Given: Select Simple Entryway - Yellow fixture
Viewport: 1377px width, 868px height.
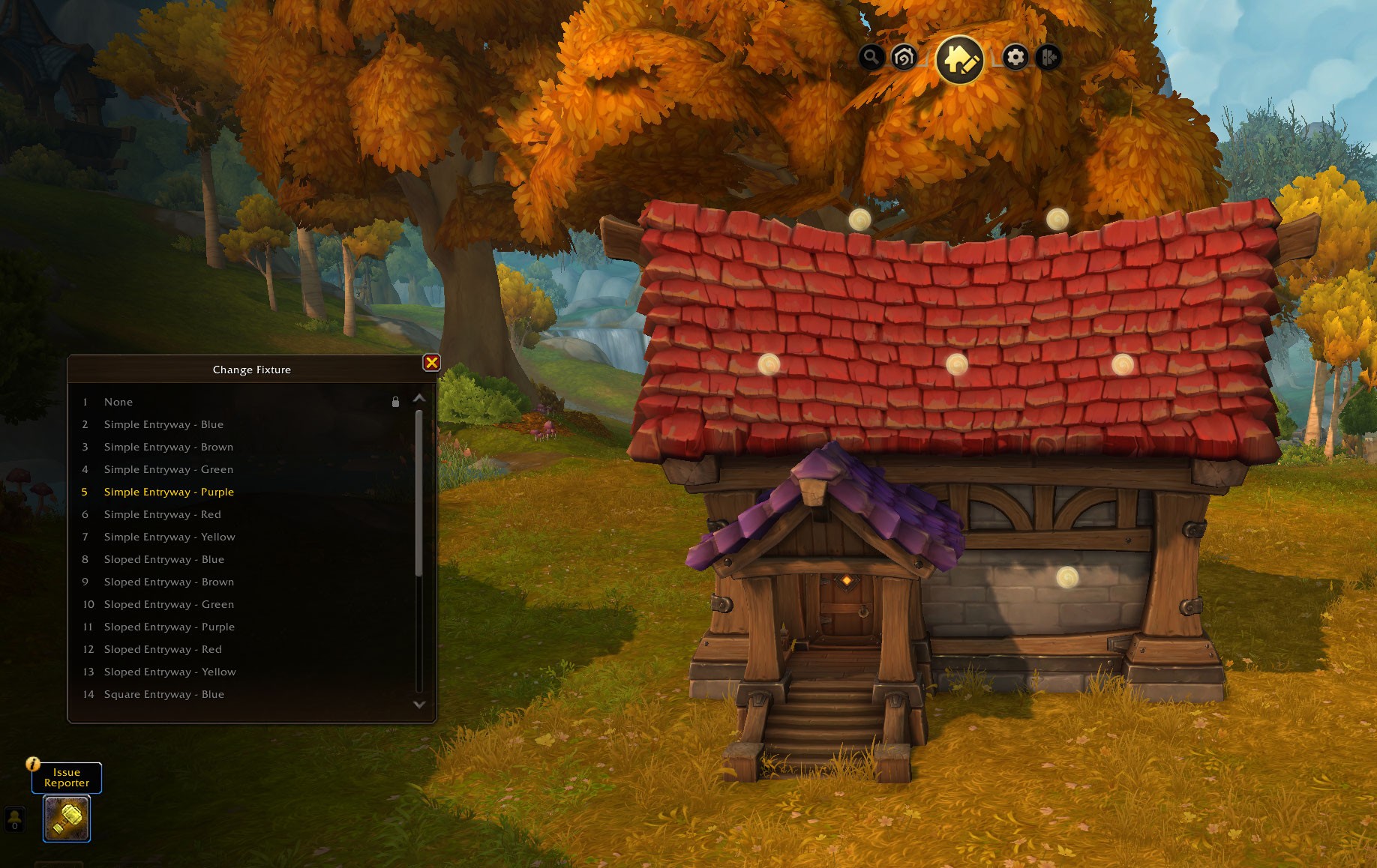Looking at the screenshot, I should point(169,537).
